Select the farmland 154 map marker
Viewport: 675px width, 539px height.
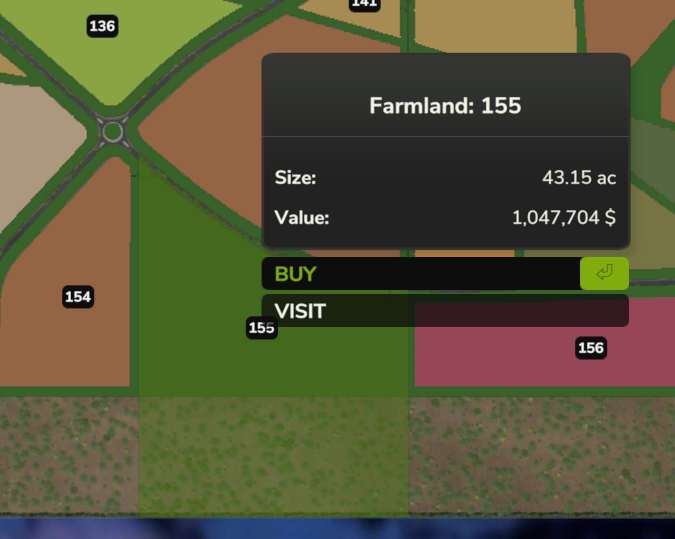(x=78, y=297)
